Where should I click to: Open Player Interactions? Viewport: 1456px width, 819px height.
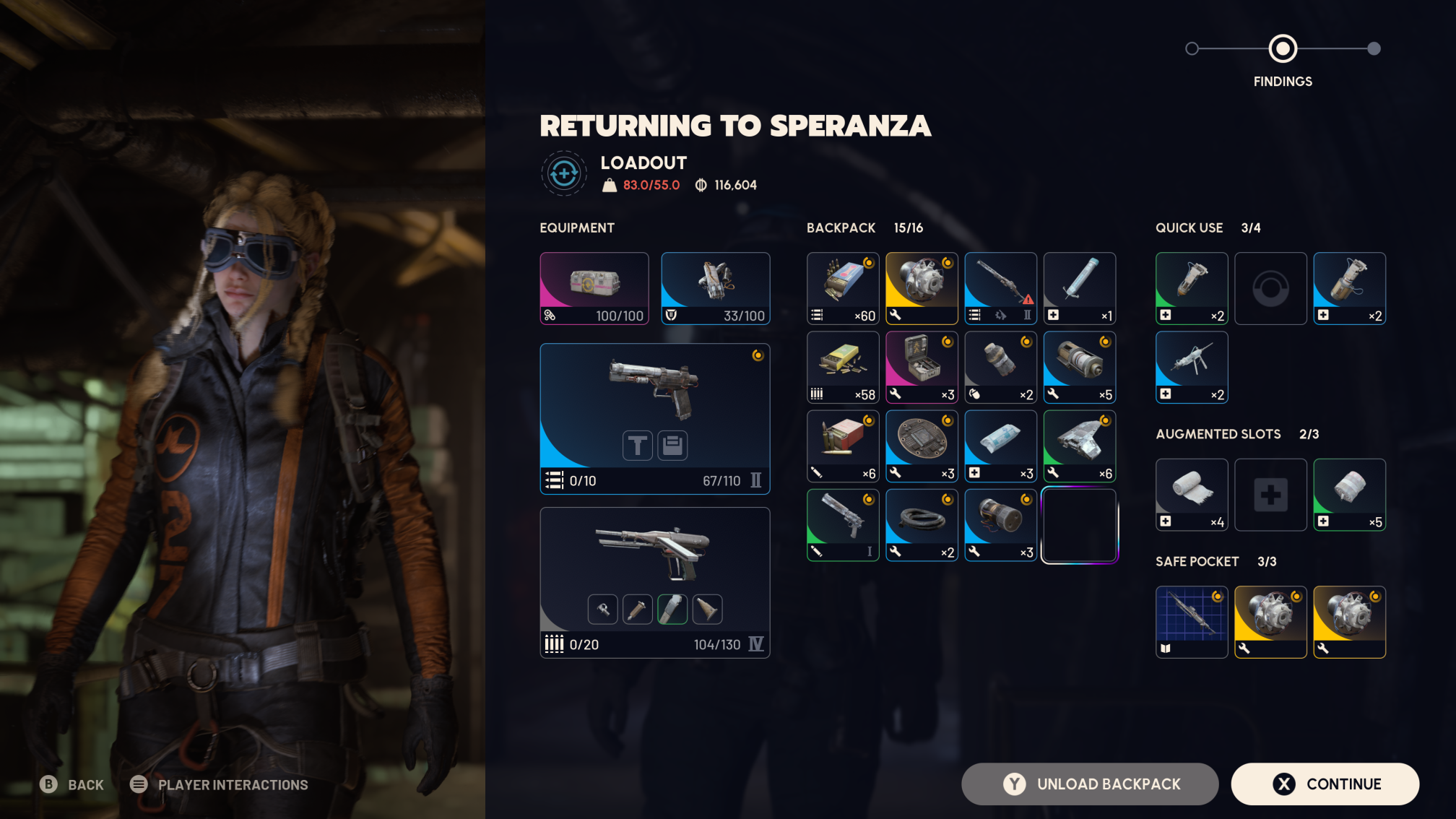coord(219,784)
